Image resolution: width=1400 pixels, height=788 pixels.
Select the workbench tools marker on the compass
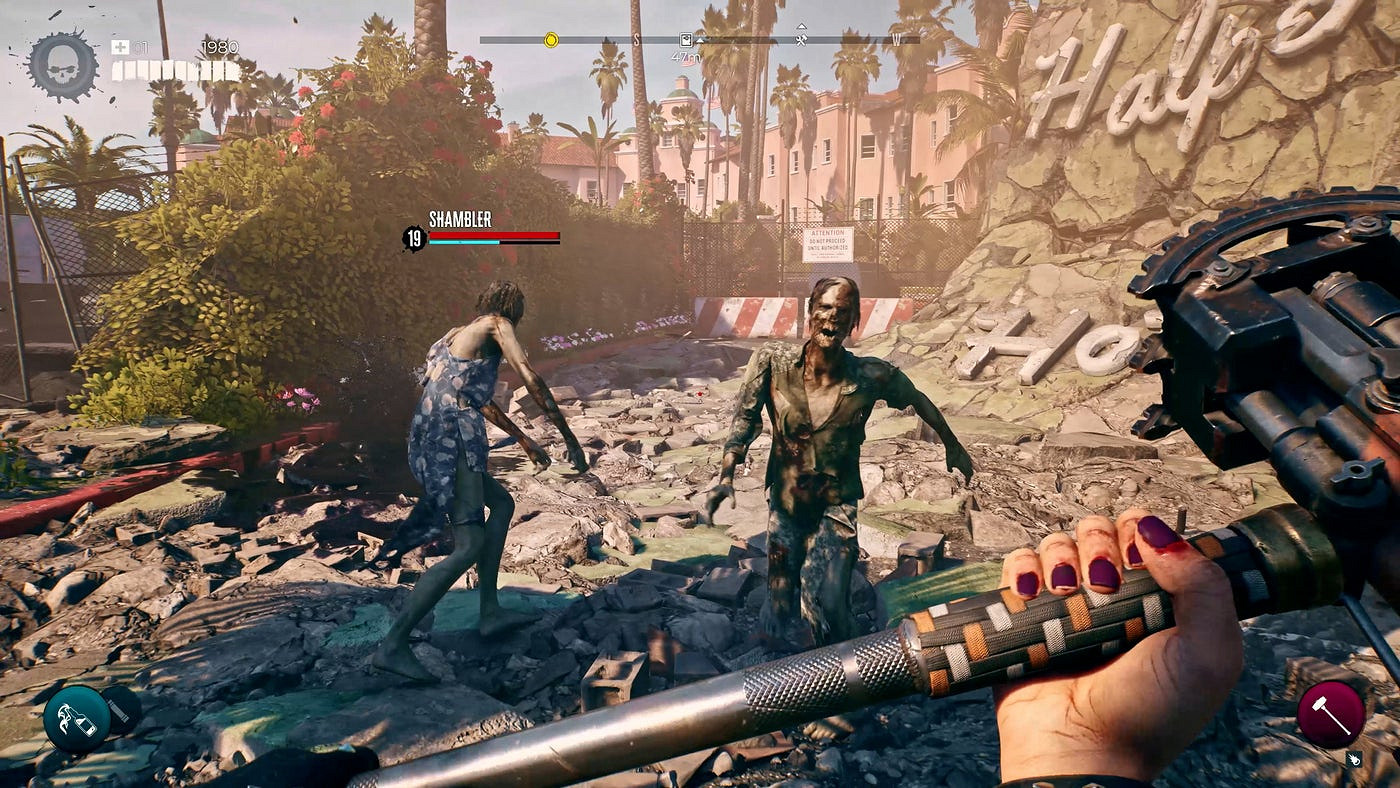click(801, 39)
